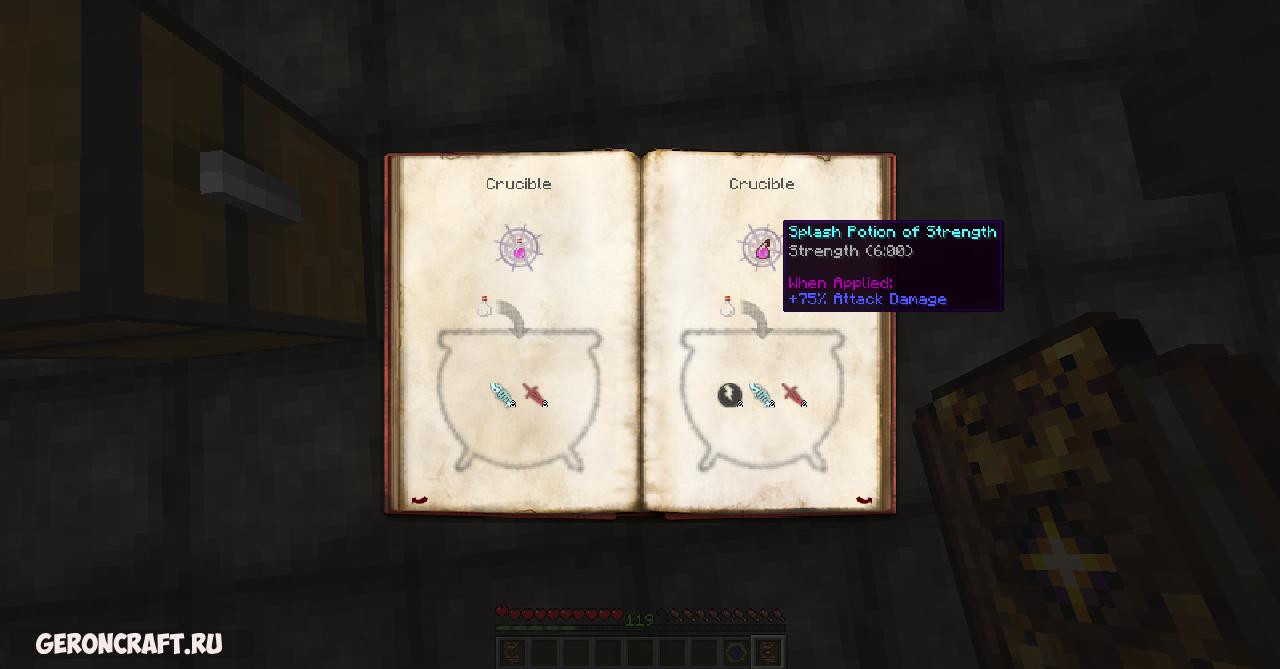1280x669 pixels.
Task: Click the blue ingredient in the left cauldron
Action: click(502, 395)
